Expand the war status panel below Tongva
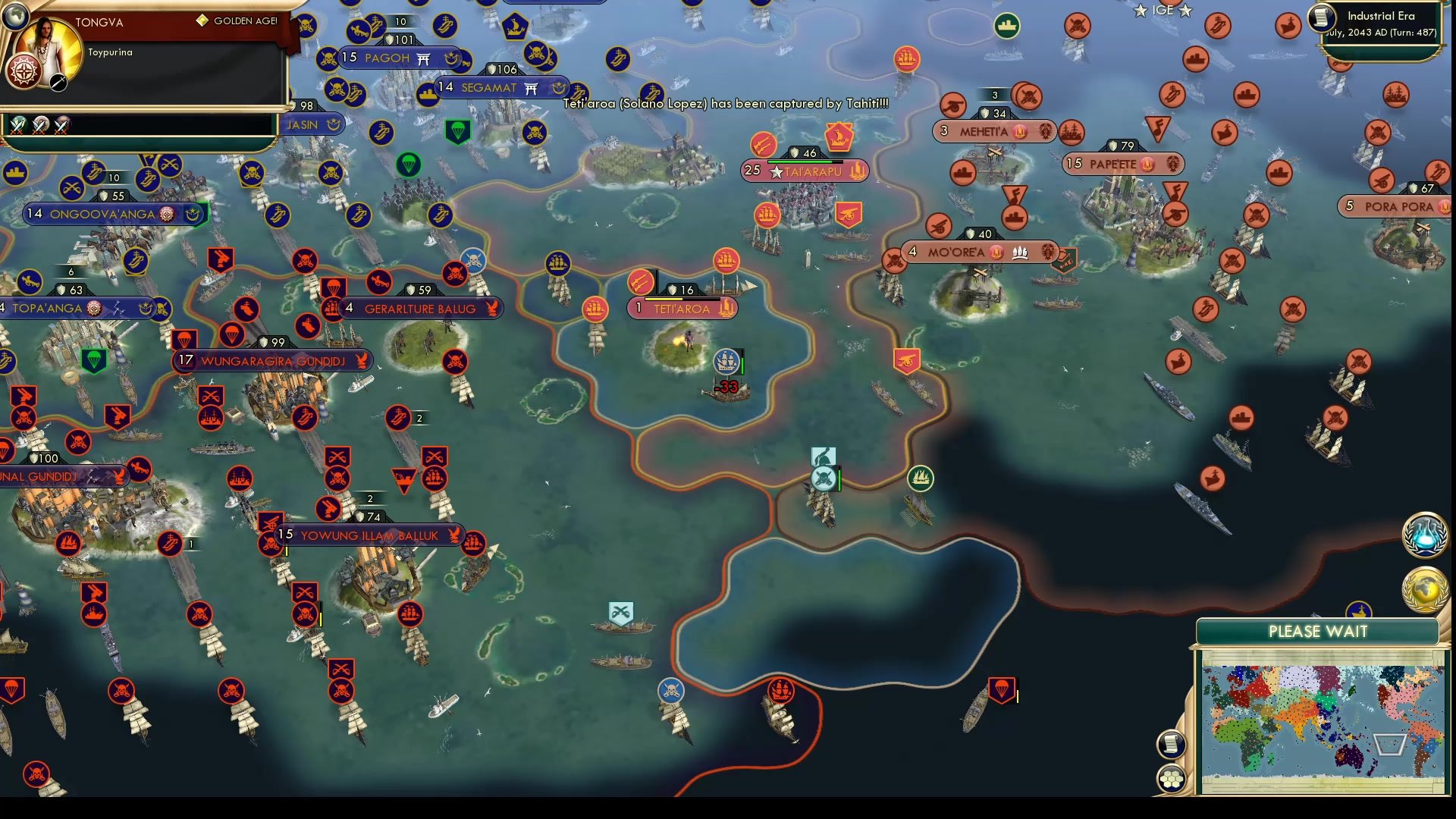Image resolution: width=1456 pixels, height=819 pixels. click(x=136, y=123)
